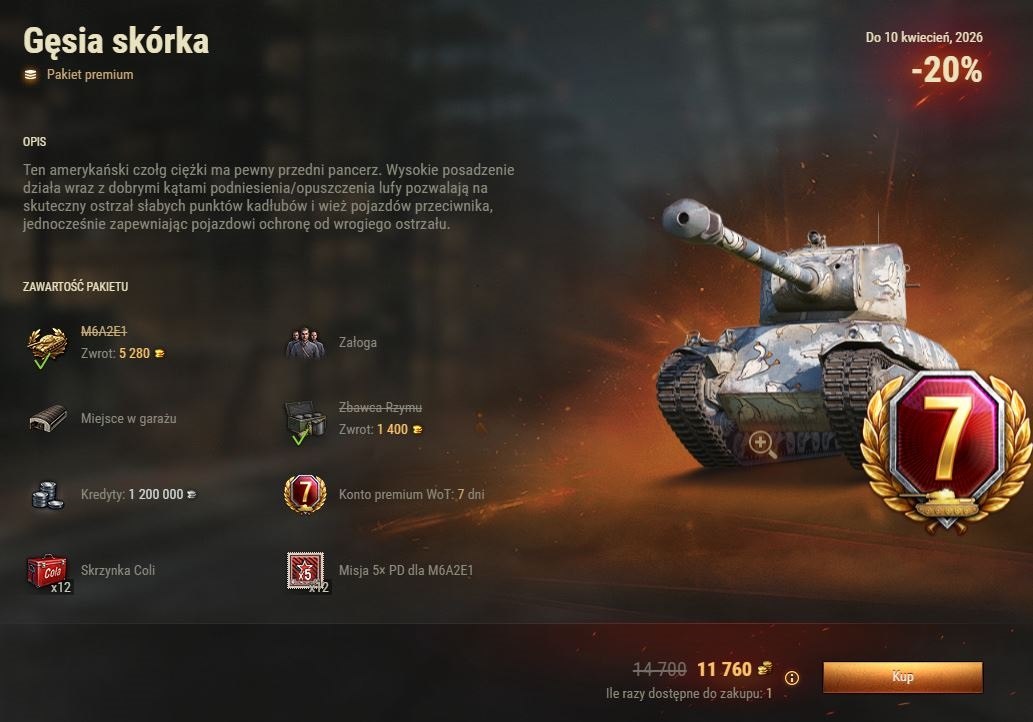Select the Misja 5× PD mission item
The width and height of the screenshot is (1033, 722).
click(x=305, y=571)
